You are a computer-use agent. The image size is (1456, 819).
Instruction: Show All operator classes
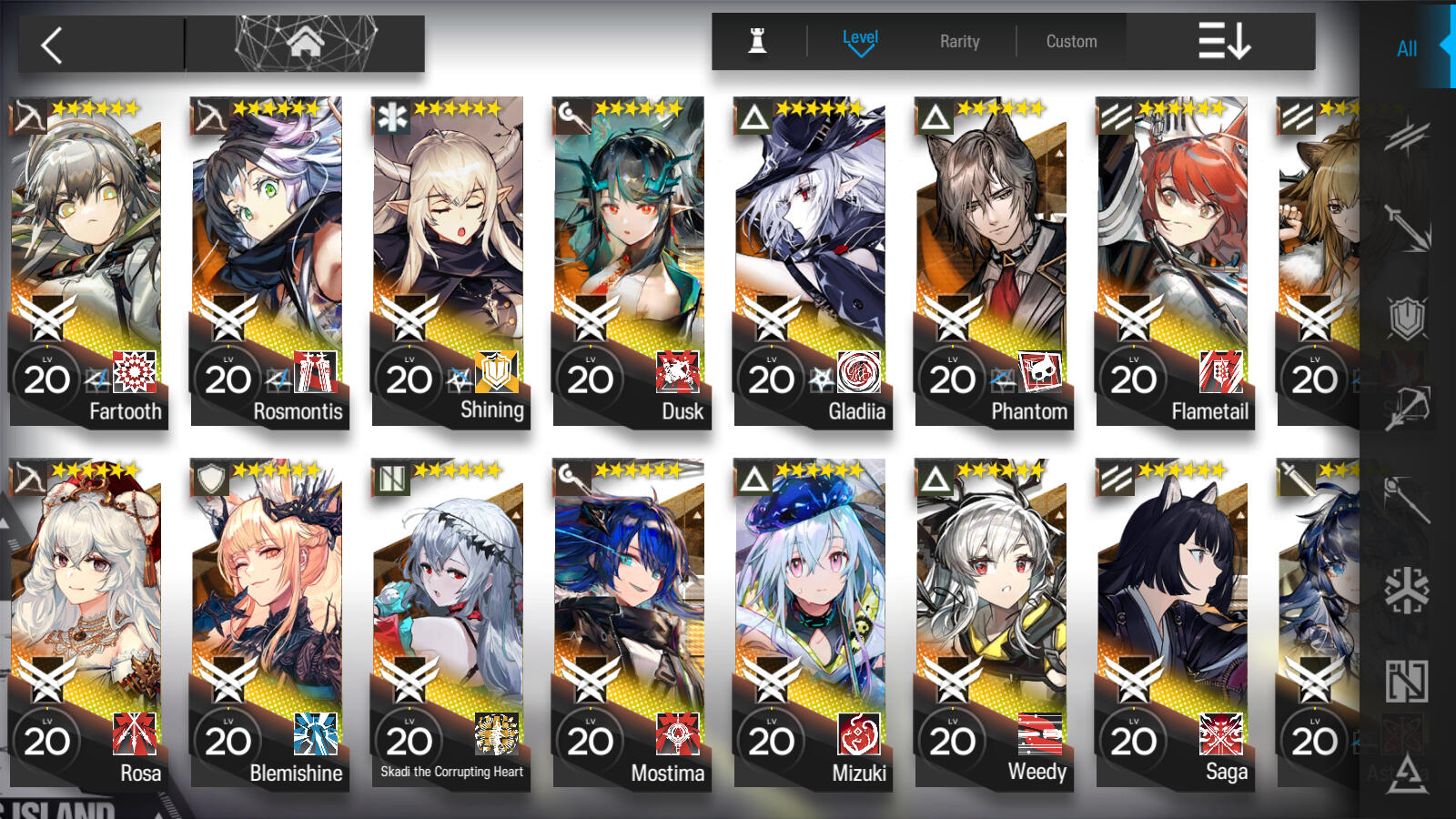(x=1406, y=49)
